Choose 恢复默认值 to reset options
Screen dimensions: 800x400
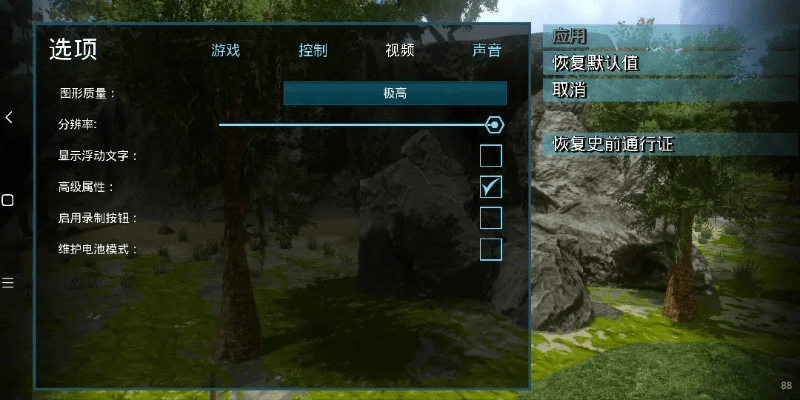click(596, 63)
